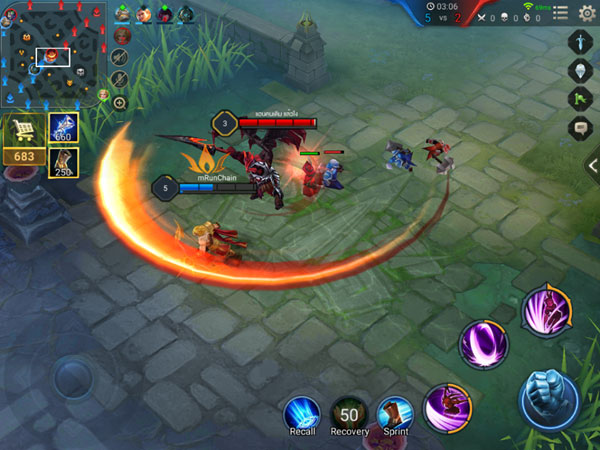Click the magnifier zoom button beside minimap
This screenshot has width=600, height=450.
pyautogui.click(x=120, y=103)
